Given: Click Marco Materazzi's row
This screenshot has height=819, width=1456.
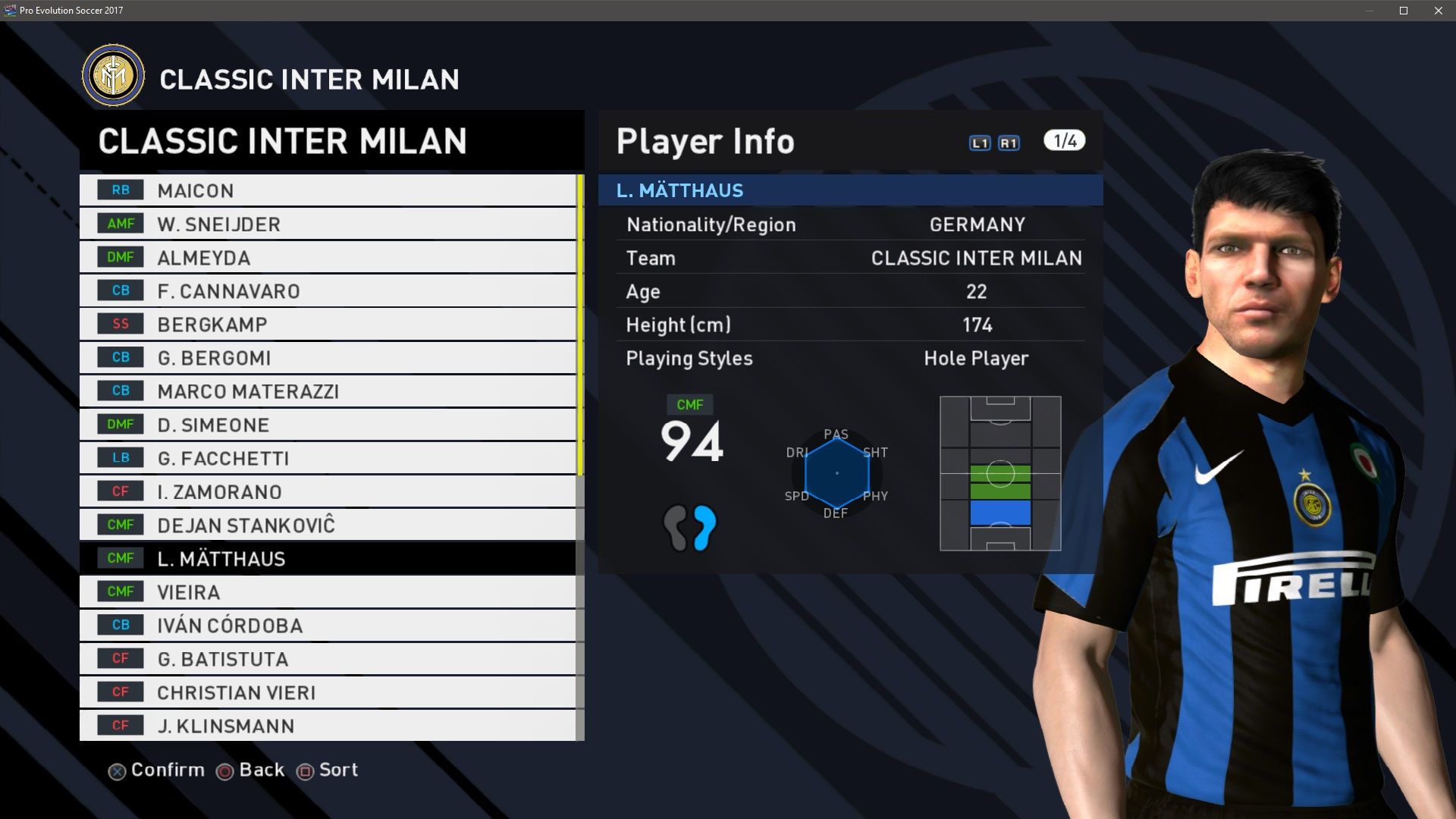Looking at the screenshot, I should pos(328,391).
